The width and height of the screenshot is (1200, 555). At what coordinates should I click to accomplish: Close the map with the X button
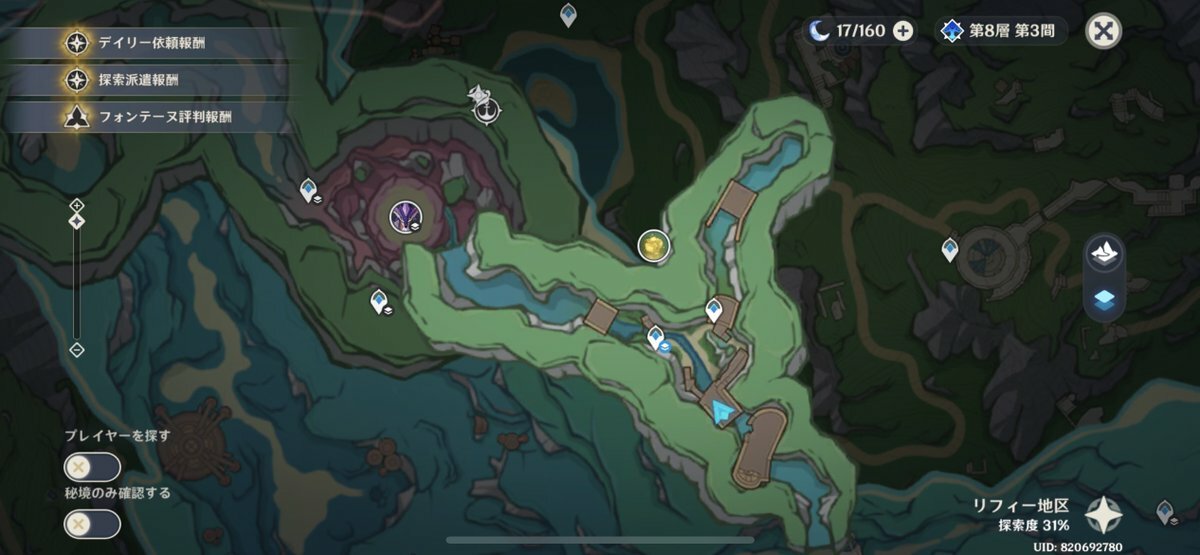pos(1103,30)
